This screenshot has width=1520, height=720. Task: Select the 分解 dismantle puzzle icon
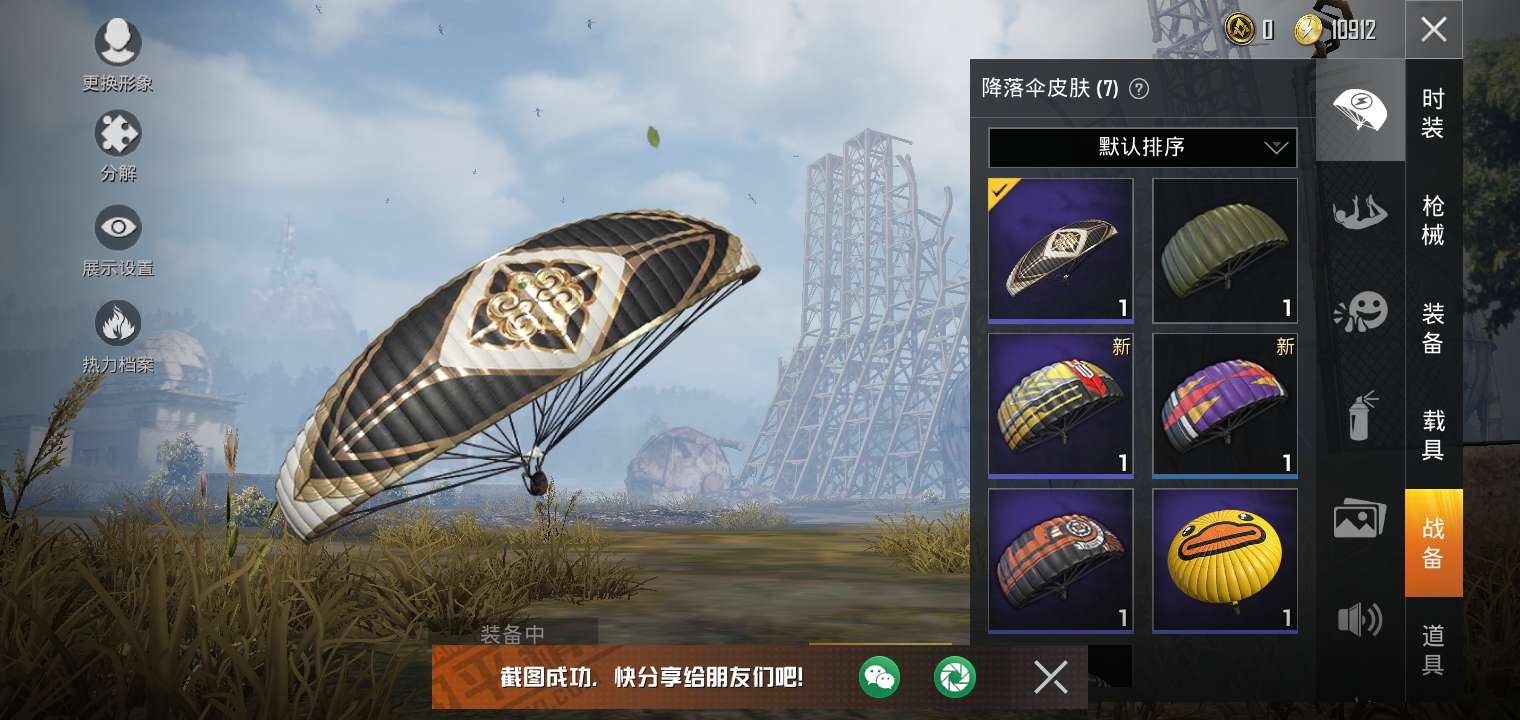pyautogui.click(x=118, y=134)
